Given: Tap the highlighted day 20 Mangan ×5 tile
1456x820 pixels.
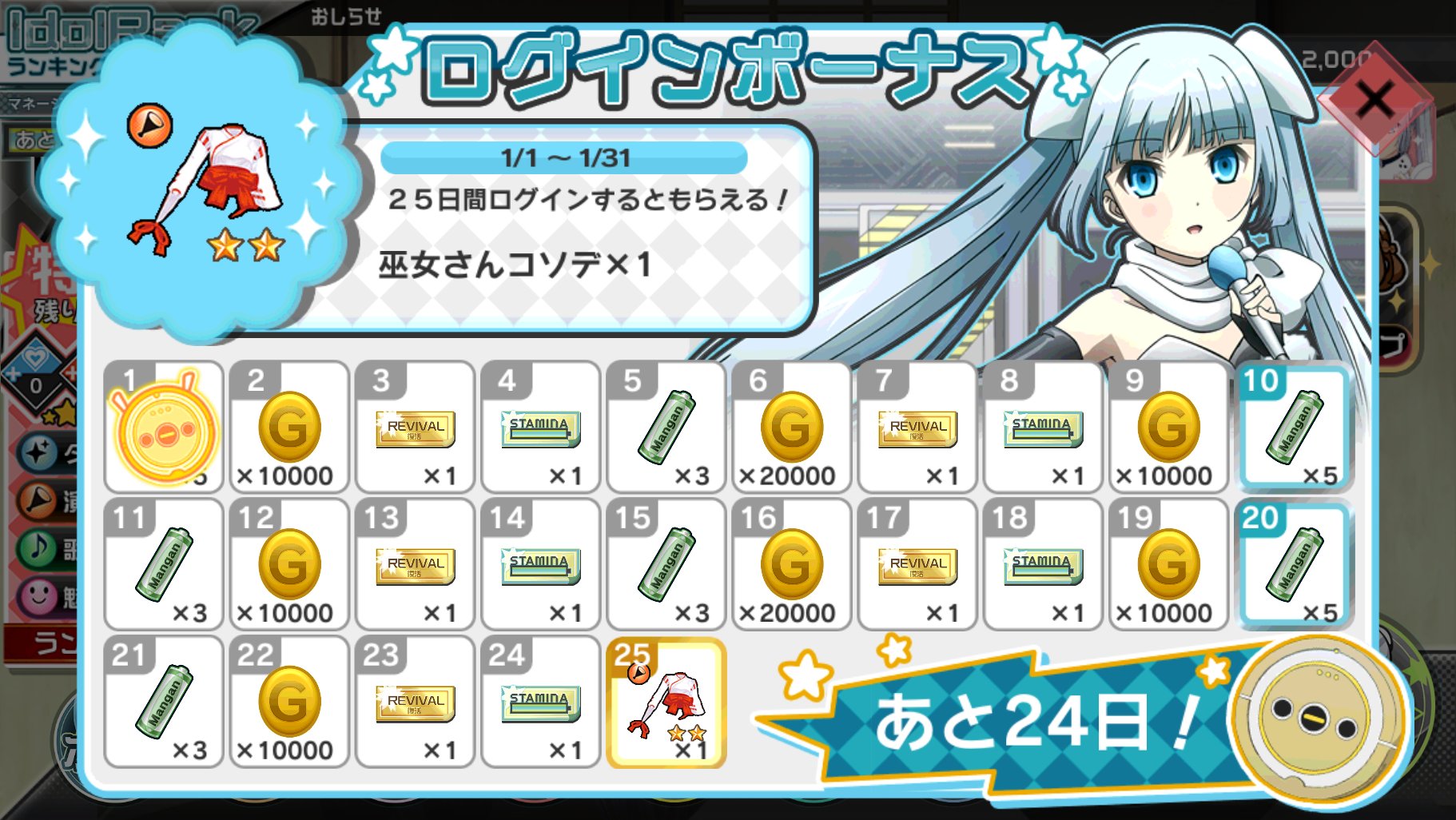Looking at the screenshot, I should 1294,564.
